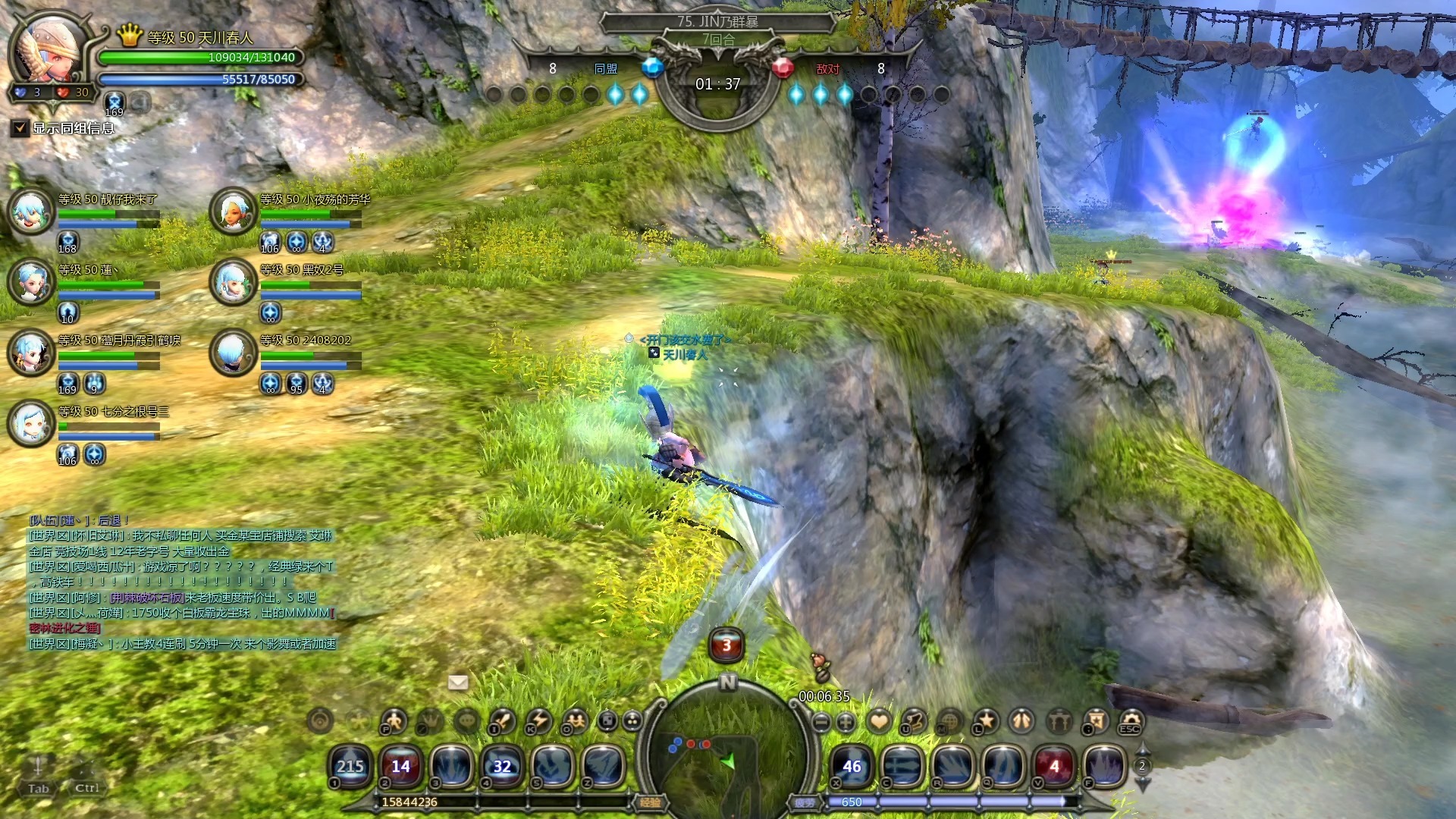The width and height of the screenshot is (1456, 819).
Task: Select party member 小夜殇的芳华 portrait
Action: point(233,212)
